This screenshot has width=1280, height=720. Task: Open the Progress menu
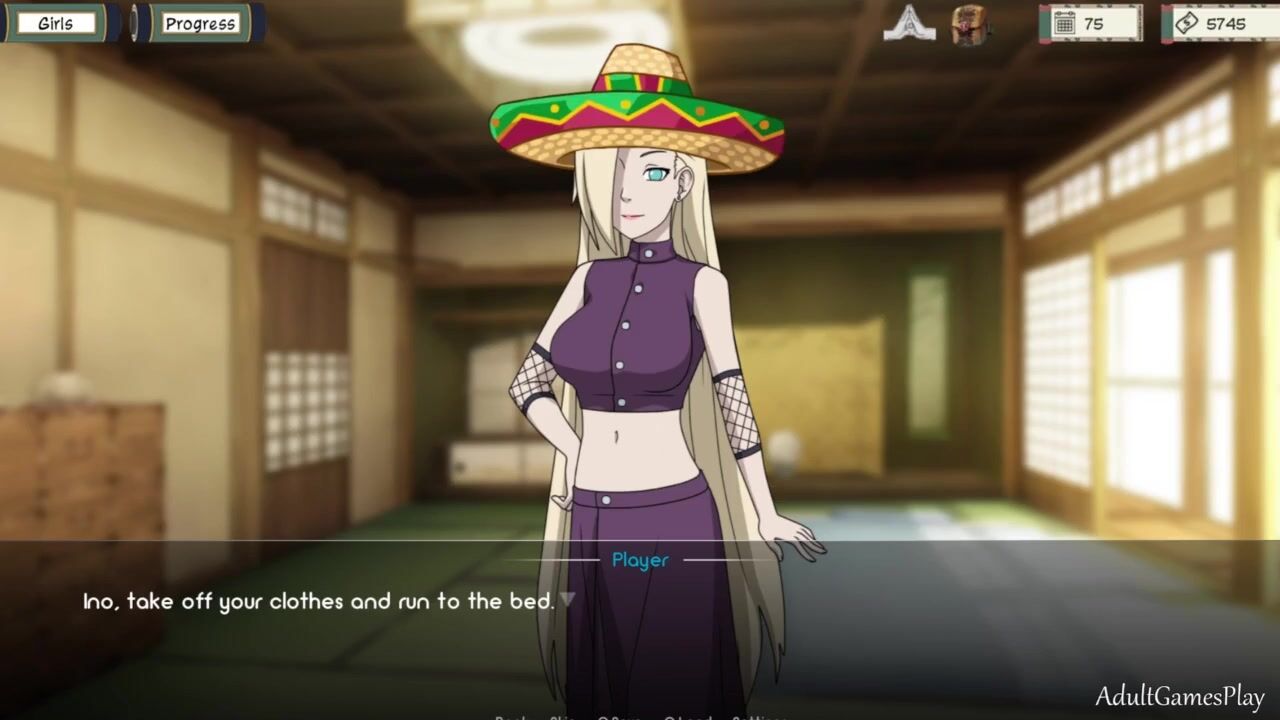(x=200, y=23)
